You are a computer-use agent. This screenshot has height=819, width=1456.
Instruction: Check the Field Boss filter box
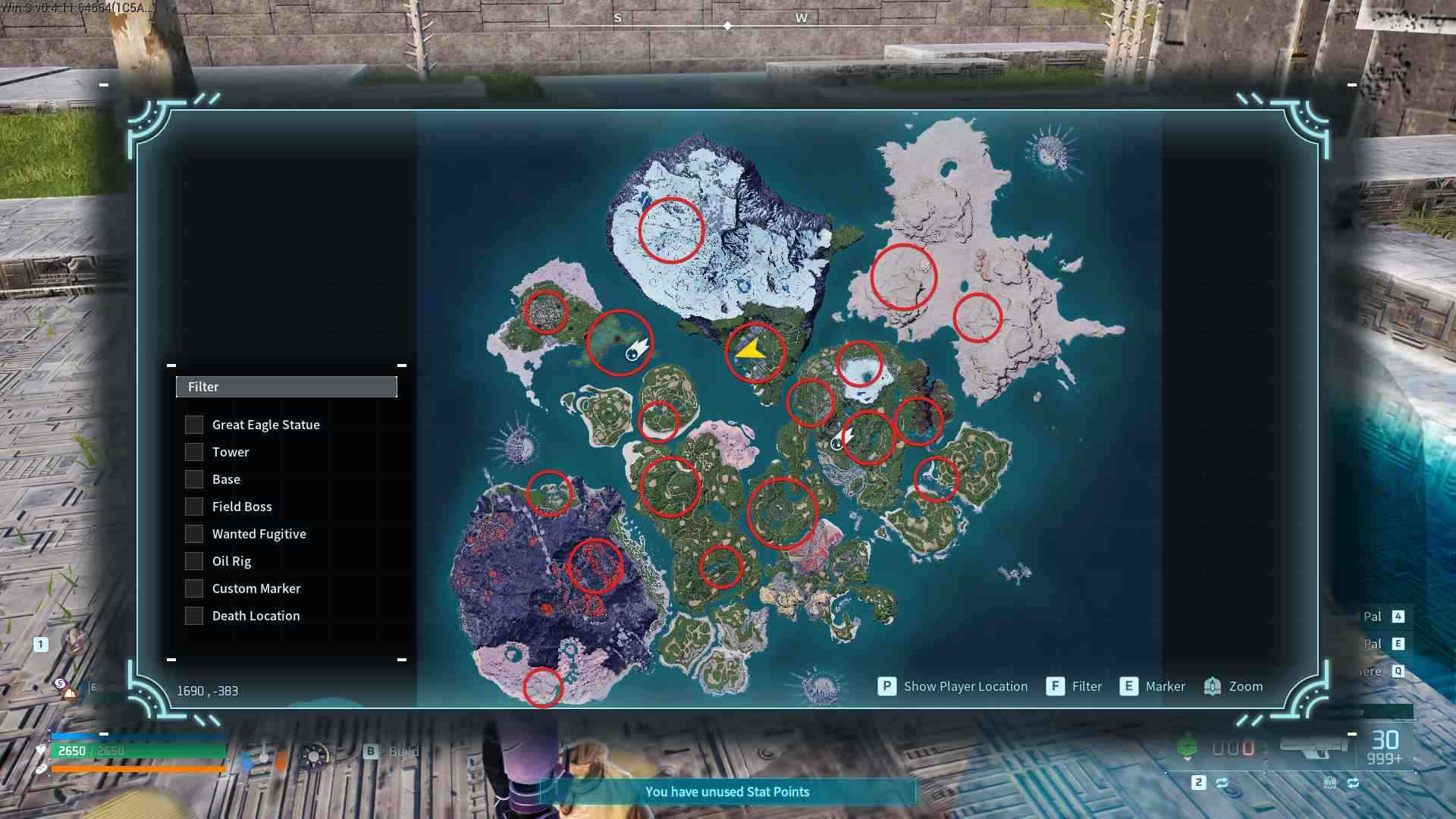[194, 507]
